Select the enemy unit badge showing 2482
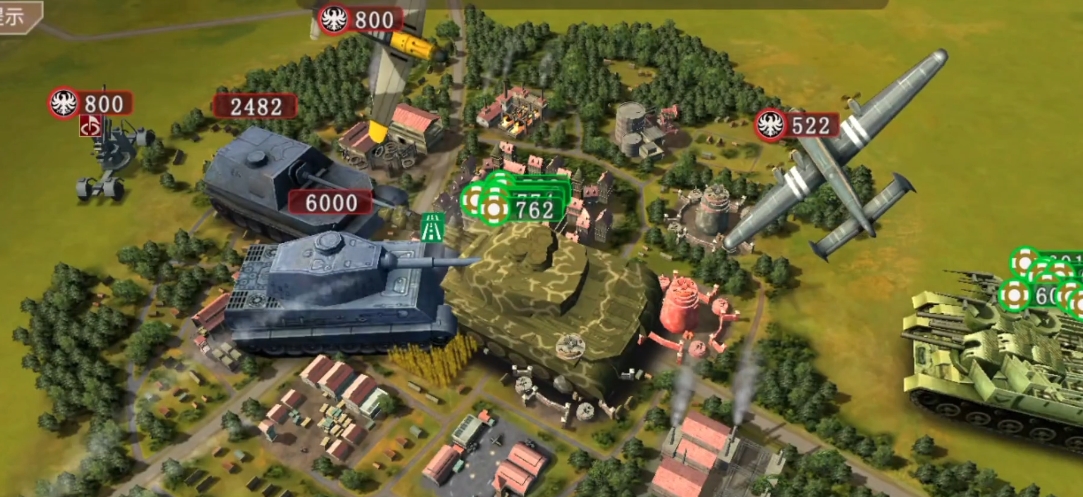Viewport: 1083px width, 497px height. [x=255, y=106]
